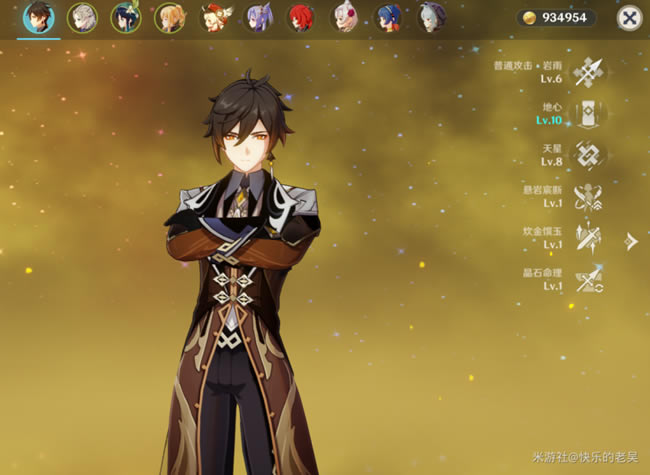Close the character screen with the X button
Screen dimensions: 650x475
(x=628, y=17)
